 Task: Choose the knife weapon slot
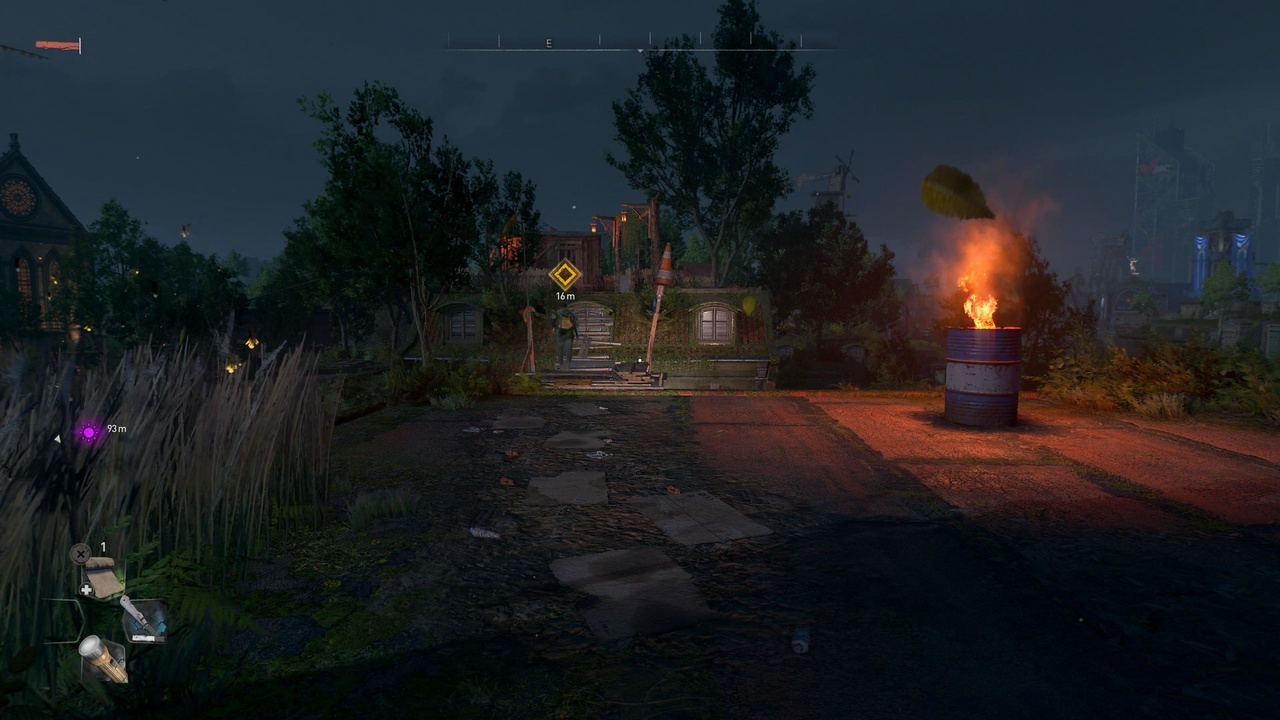coord(142,619)
